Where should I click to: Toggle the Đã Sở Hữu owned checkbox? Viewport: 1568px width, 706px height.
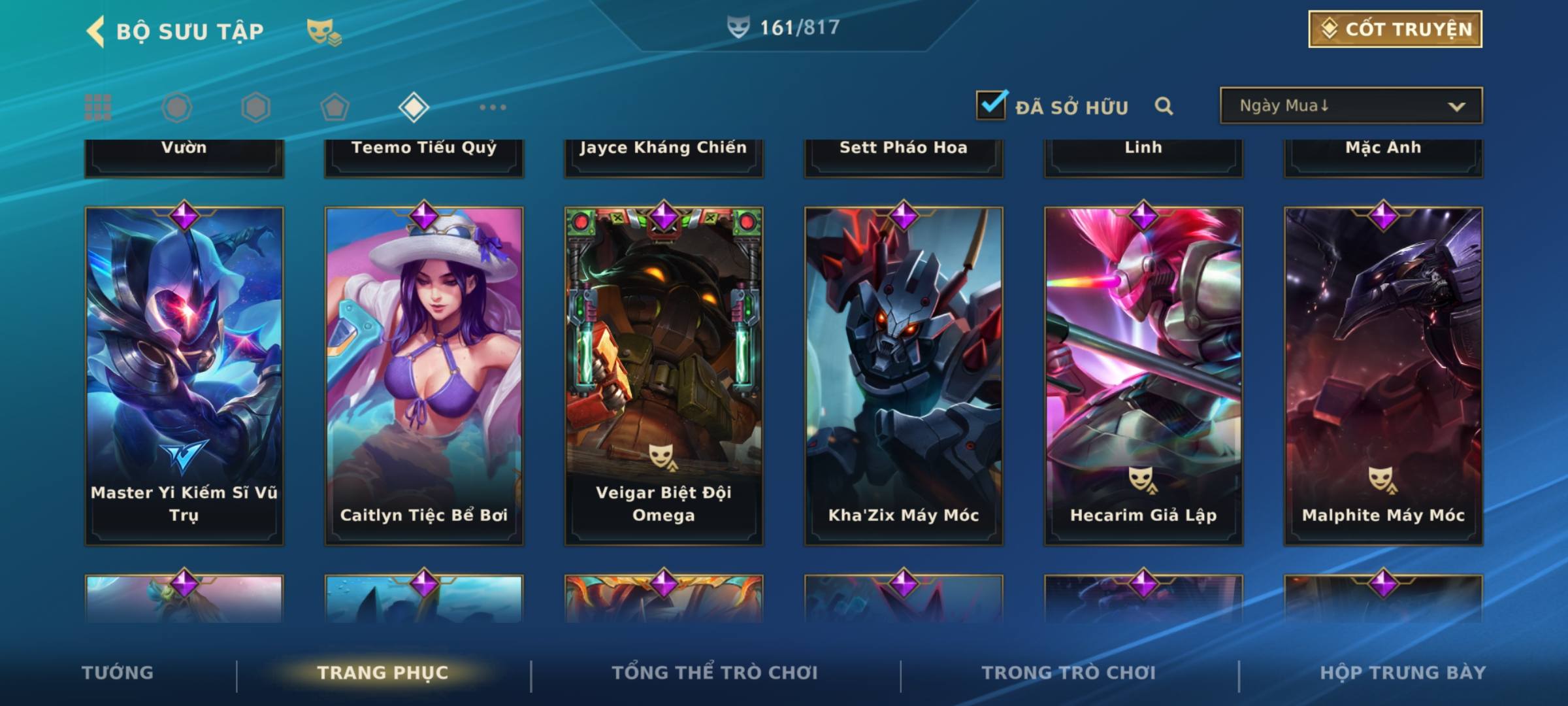tap(991, 105)
